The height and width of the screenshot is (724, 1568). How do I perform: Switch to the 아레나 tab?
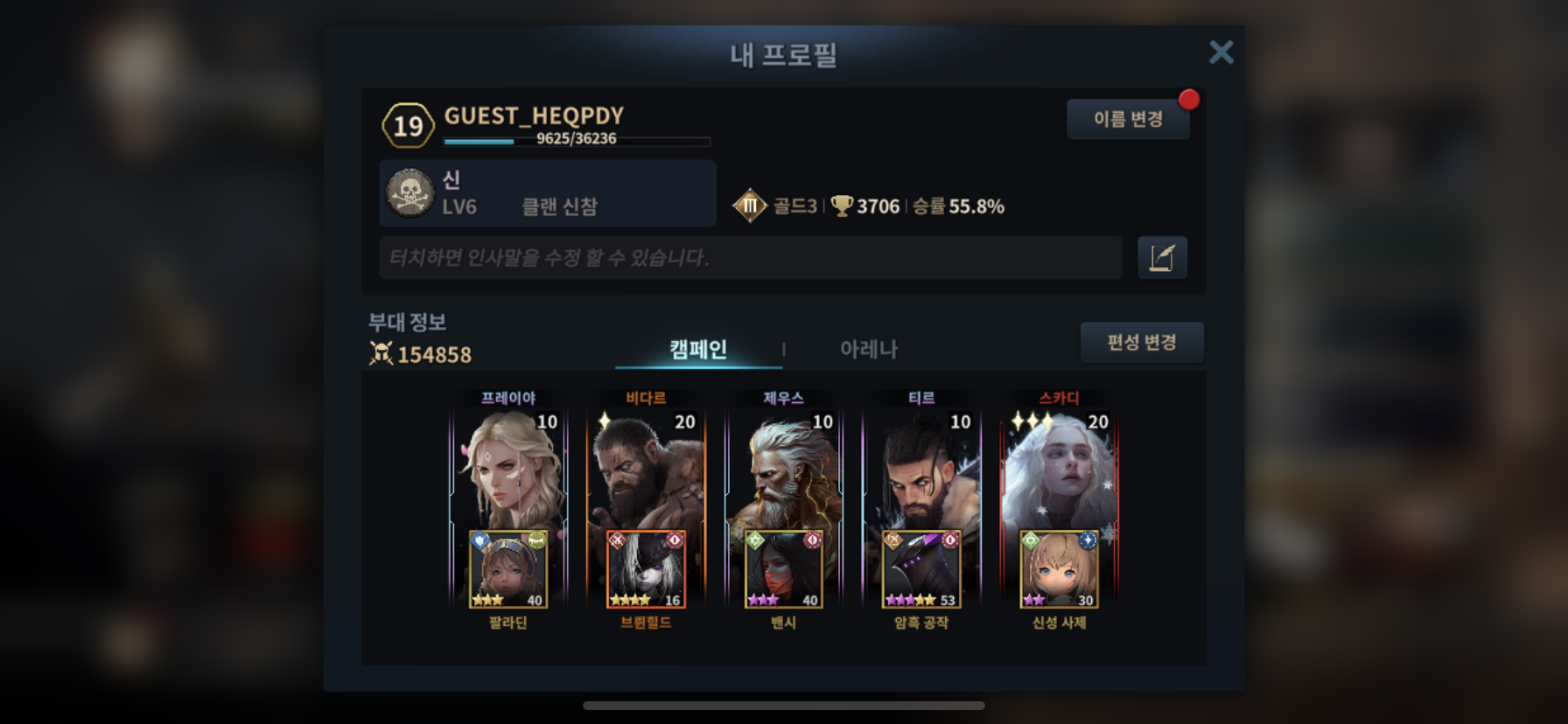[868, 350]
